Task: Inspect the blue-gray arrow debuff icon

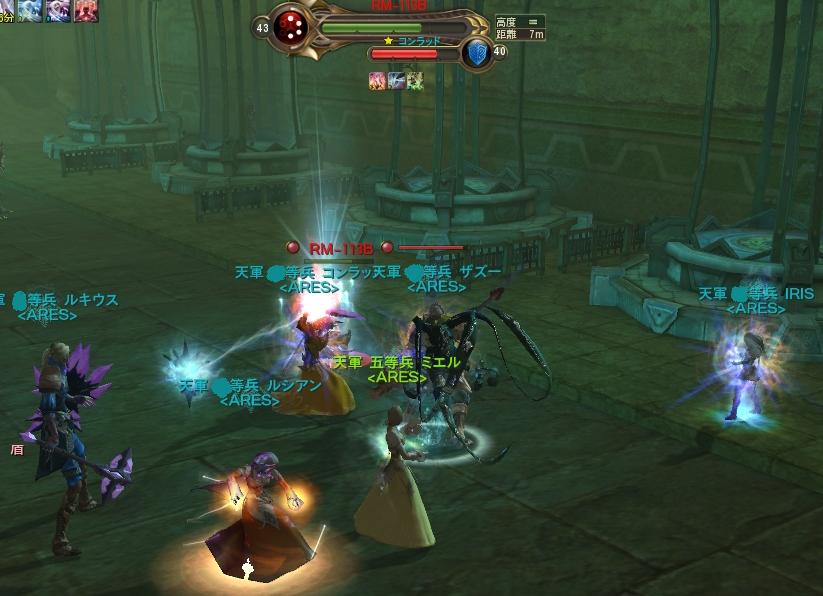Action: [x=396, y=81]
